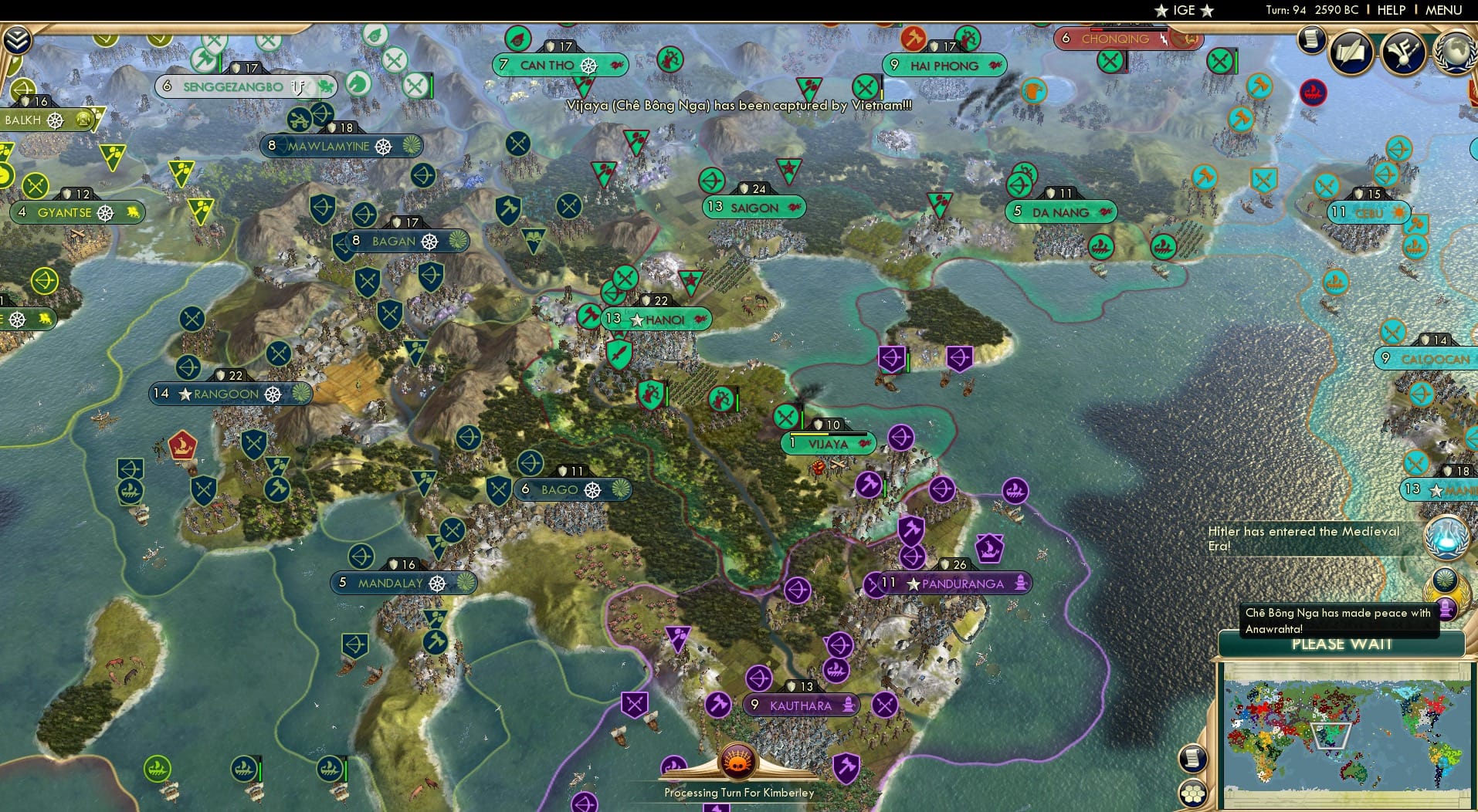Image resolution: width=1478 pixels, height=812 pixels.
Task: Click the production wheel on Rangoon's banner
Action: 271,394
